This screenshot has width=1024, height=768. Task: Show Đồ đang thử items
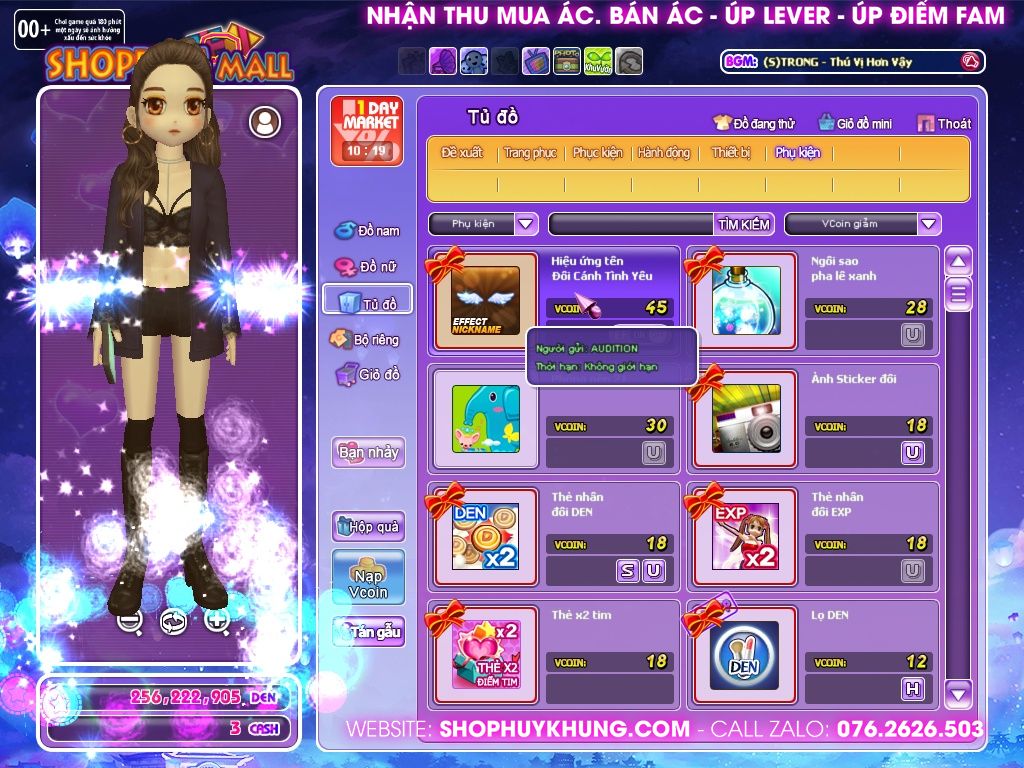coord(754,123)
